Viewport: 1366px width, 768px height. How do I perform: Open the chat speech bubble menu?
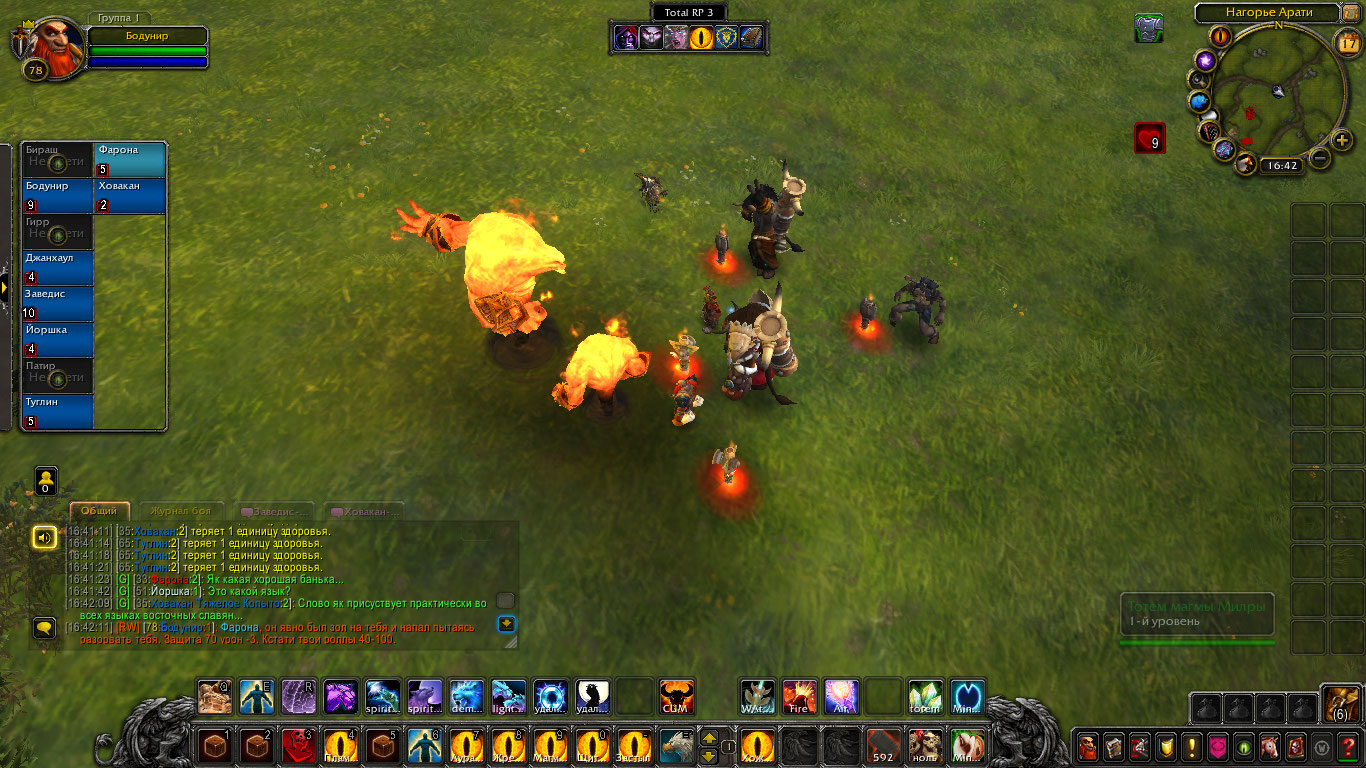coord(44,628)
